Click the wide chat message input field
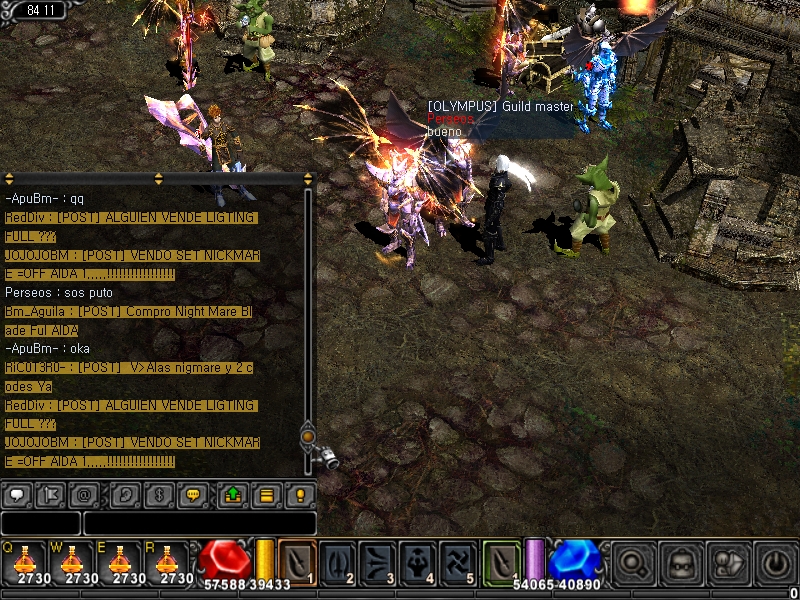 click(x=199, y=523)
